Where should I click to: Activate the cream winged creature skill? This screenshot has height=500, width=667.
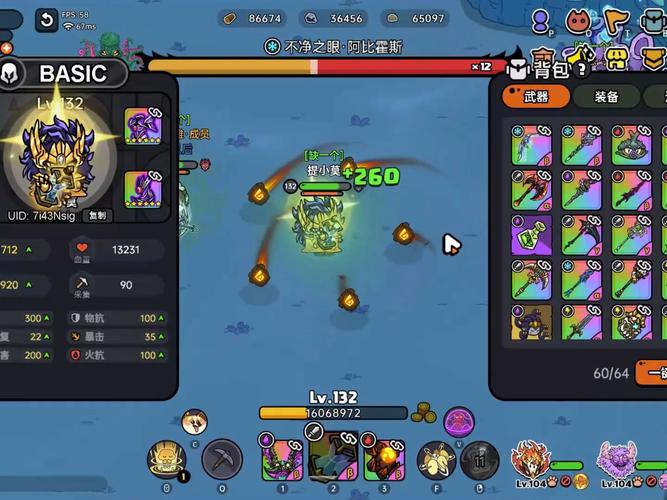tap(435, 459)
